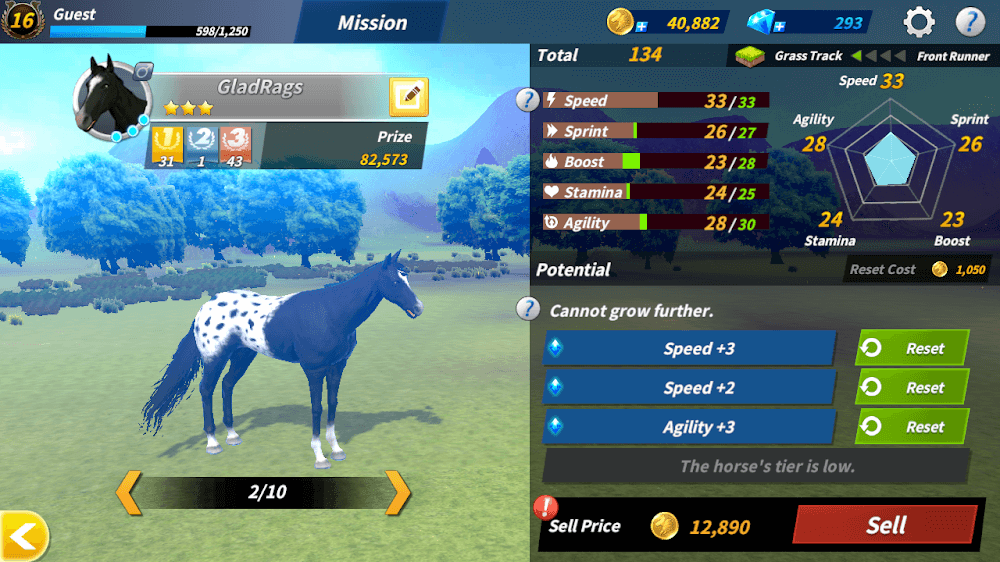Reset the Speed +3 potential
The height and width of the screenshot is (562, 1000).
point(911,349)
